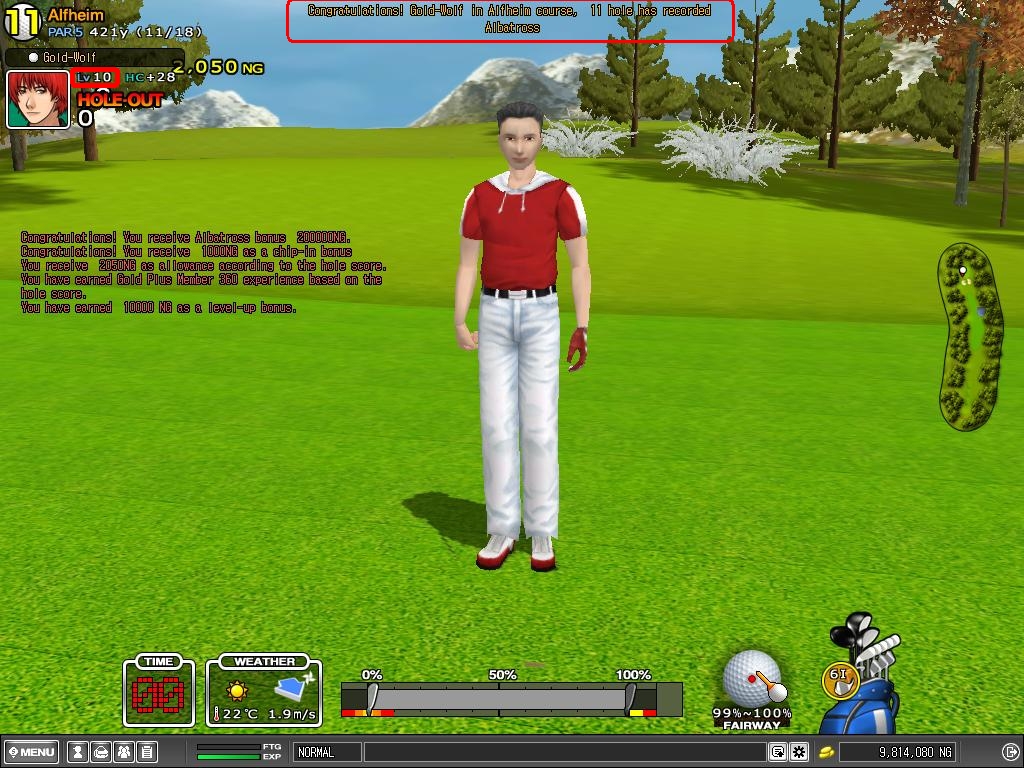The image size is (1024, 768).
Task: Select the NORMAL chat mode box
Action: 326,752
